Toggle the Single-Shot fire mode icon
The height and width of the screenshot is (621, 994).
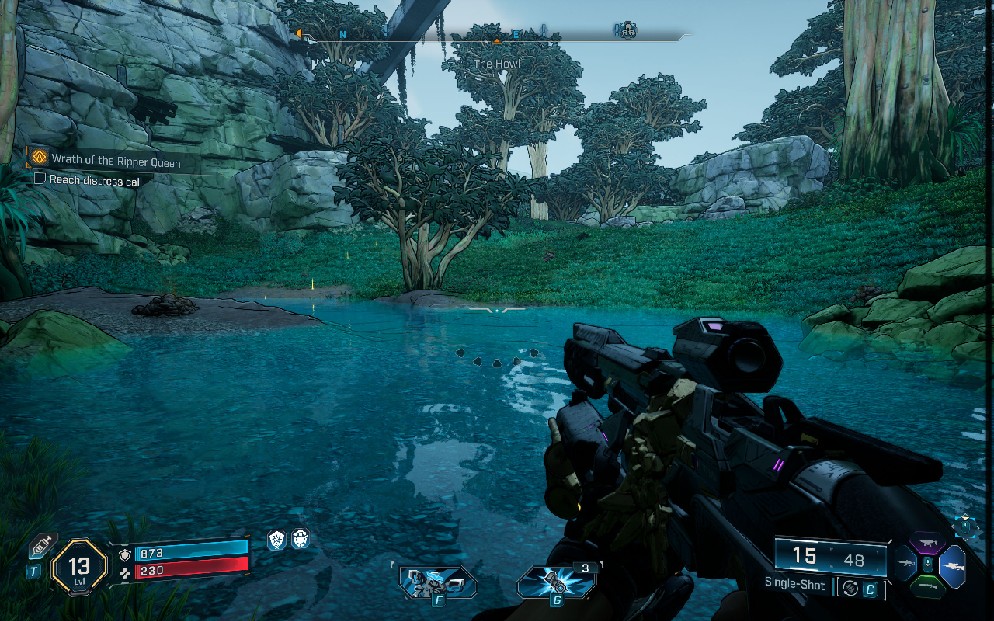[x=851, y=588]
